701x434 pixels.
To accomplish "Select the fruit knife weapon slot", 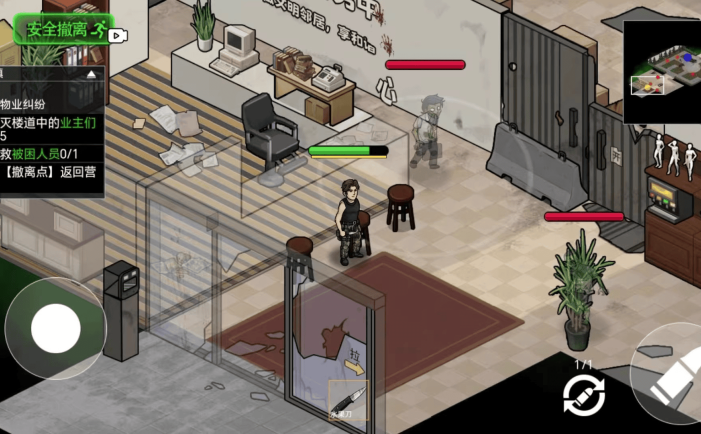I will [348, 399].
